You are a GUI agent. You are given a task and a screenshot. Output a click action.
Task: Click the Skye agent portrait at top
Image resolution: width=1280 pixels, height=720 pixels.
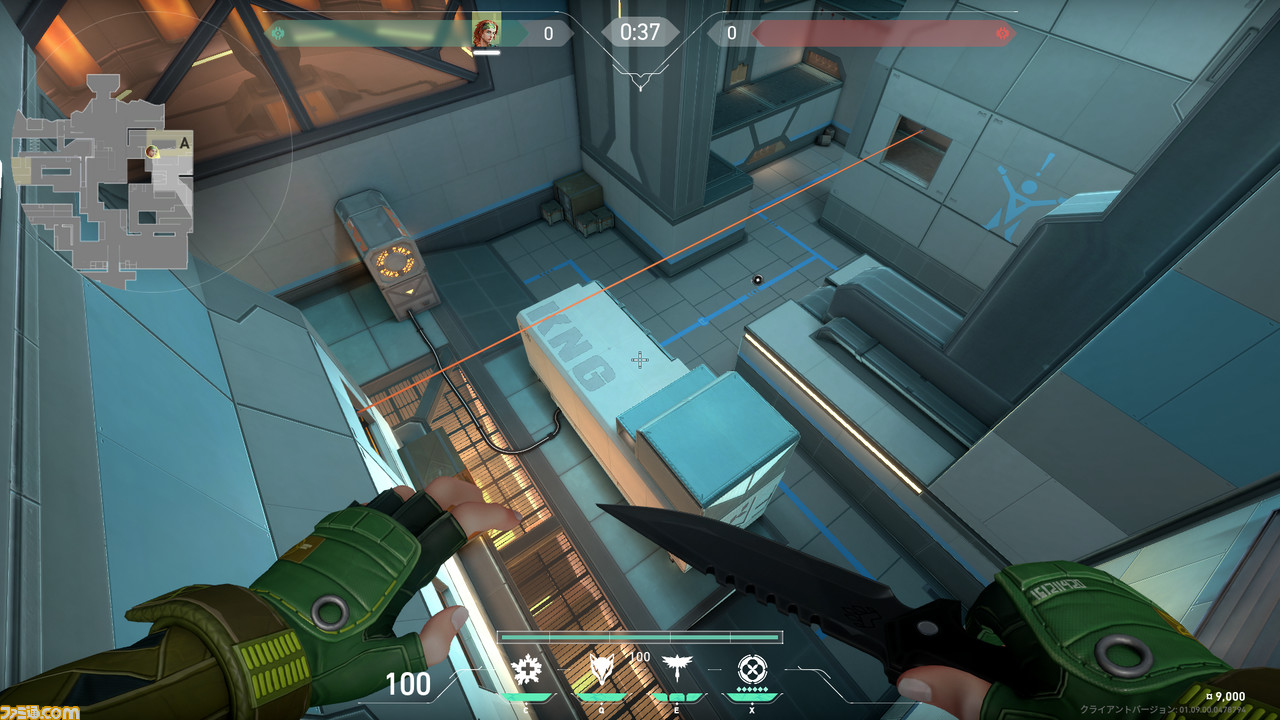pos(486,32)
